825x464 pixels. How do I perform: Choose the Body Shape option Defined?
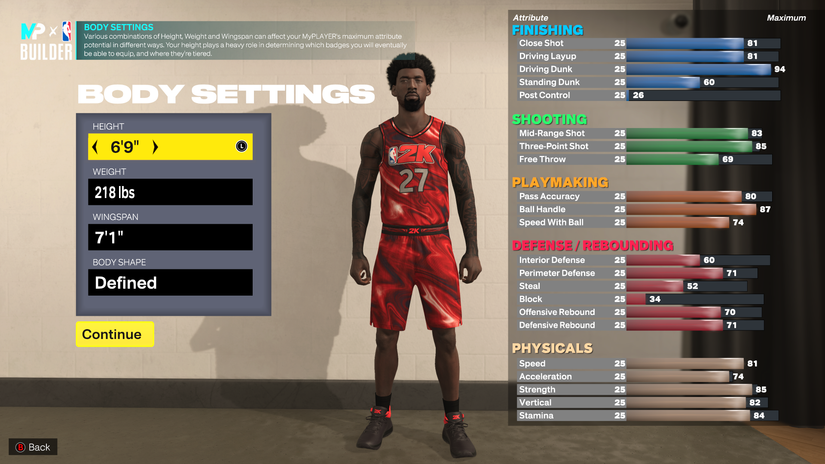pyautogui.click(x=168, y=283)
